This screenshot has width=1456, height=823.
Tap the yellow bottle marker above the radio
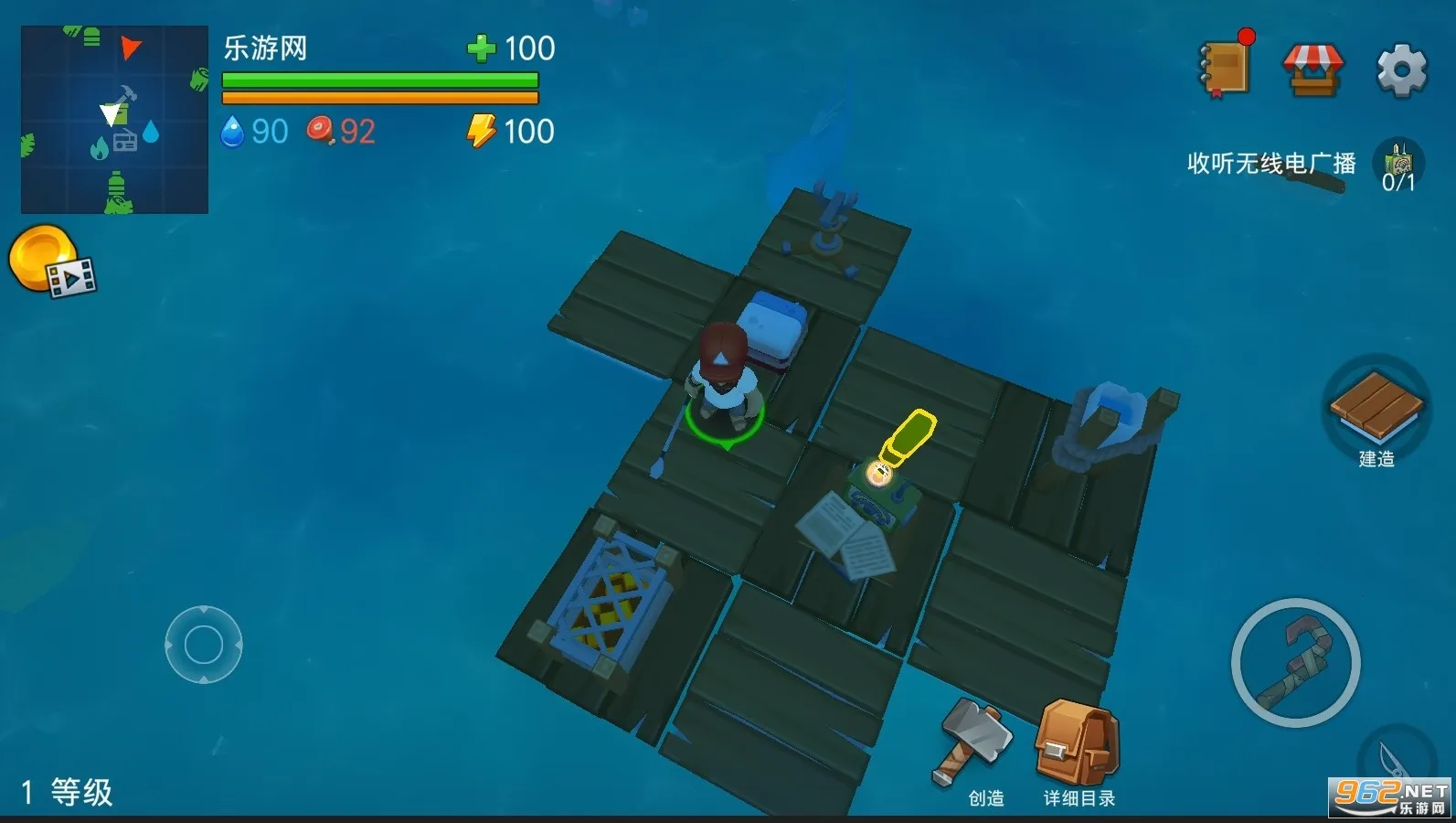[908, 437]
